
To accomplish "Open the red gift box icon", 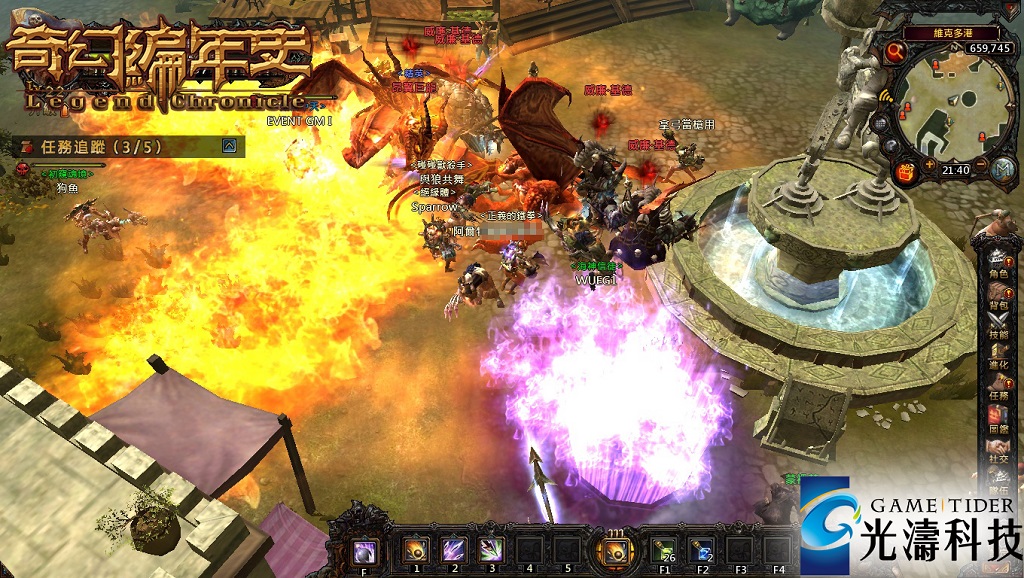I will click(x=908, y=171).
